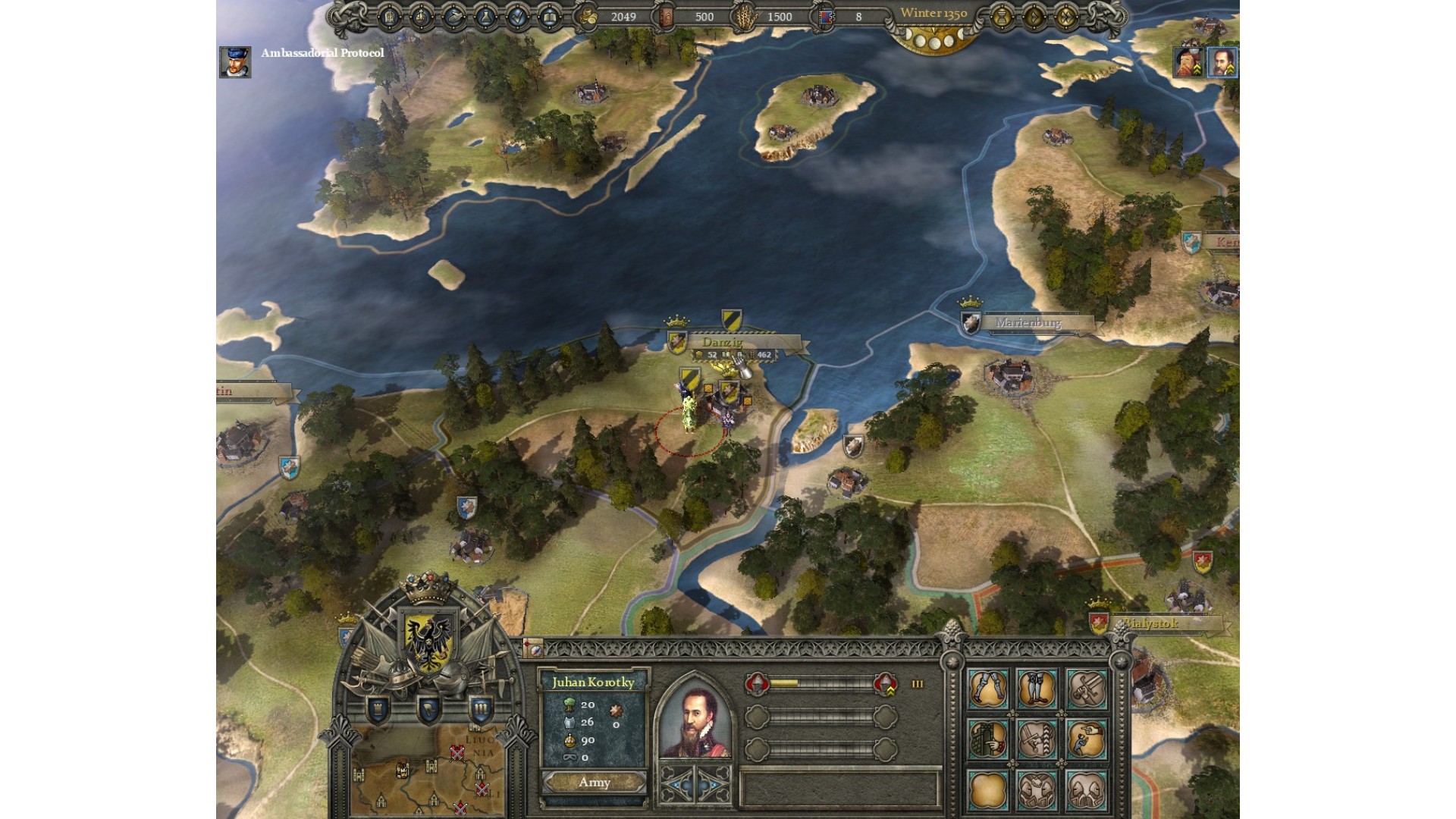Activate the walking armored legs command

point(987,689)
